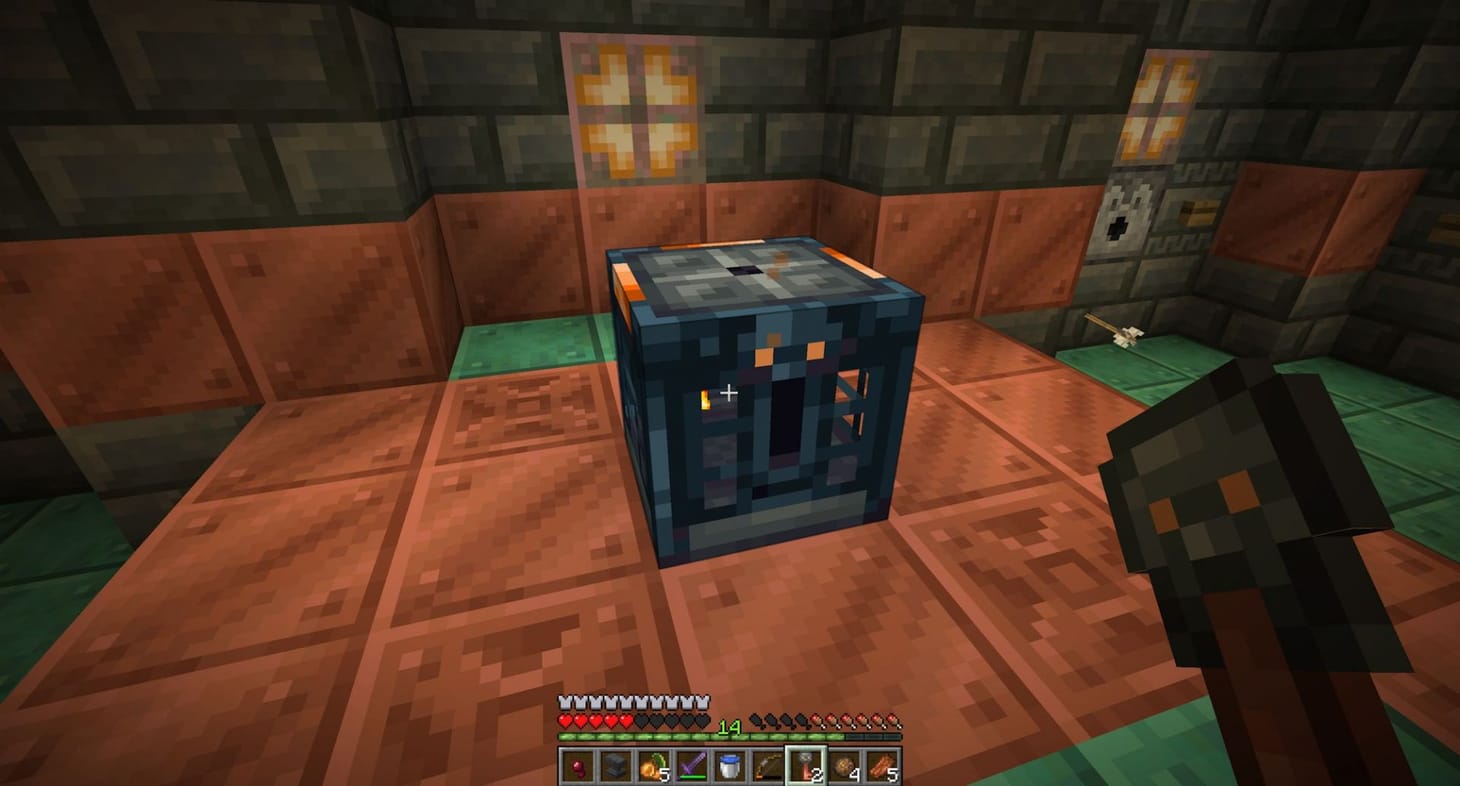Click the rightmost drumstick in the hunger bar
This screenshot has height=786, width=1460.
coord(895,722)
